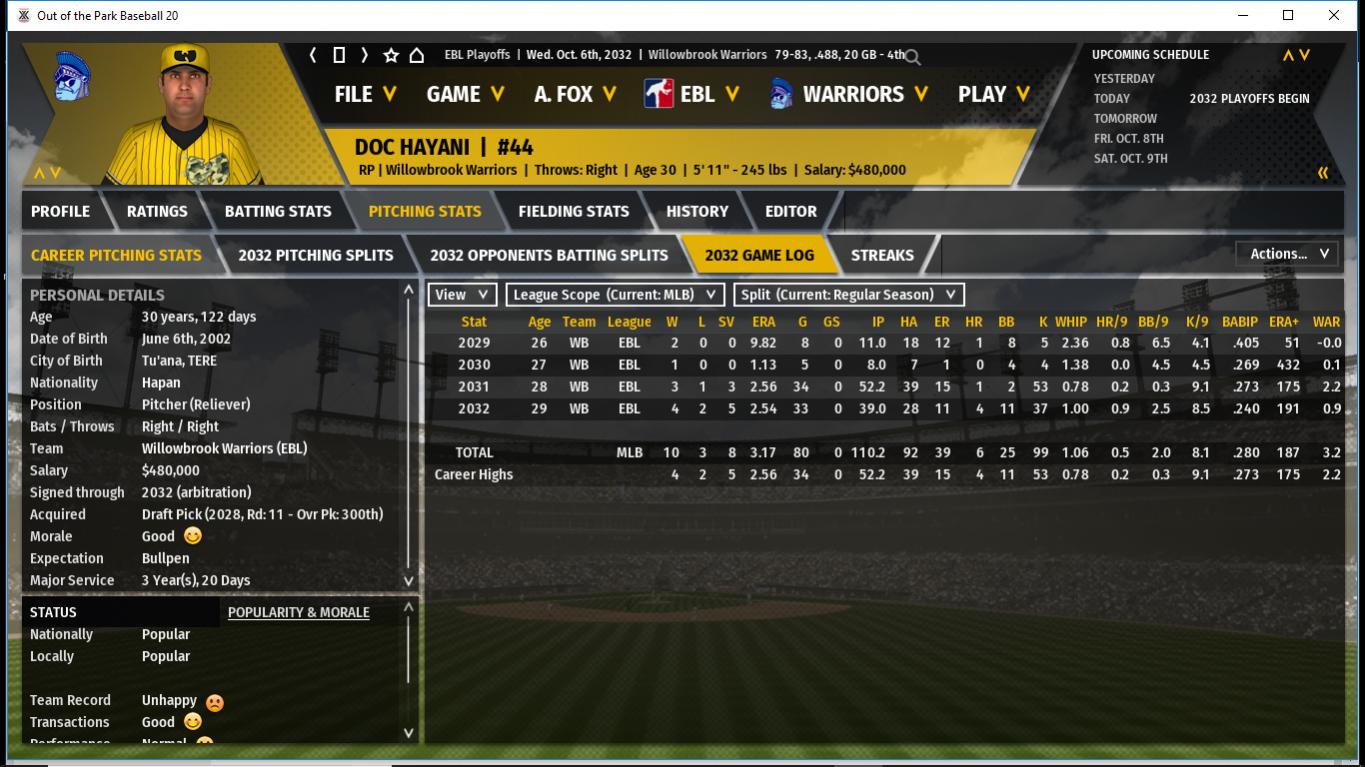This screenshot has width=1365, height=767.
Task: Open the HISTORY tab
Action: click(697, 211)
